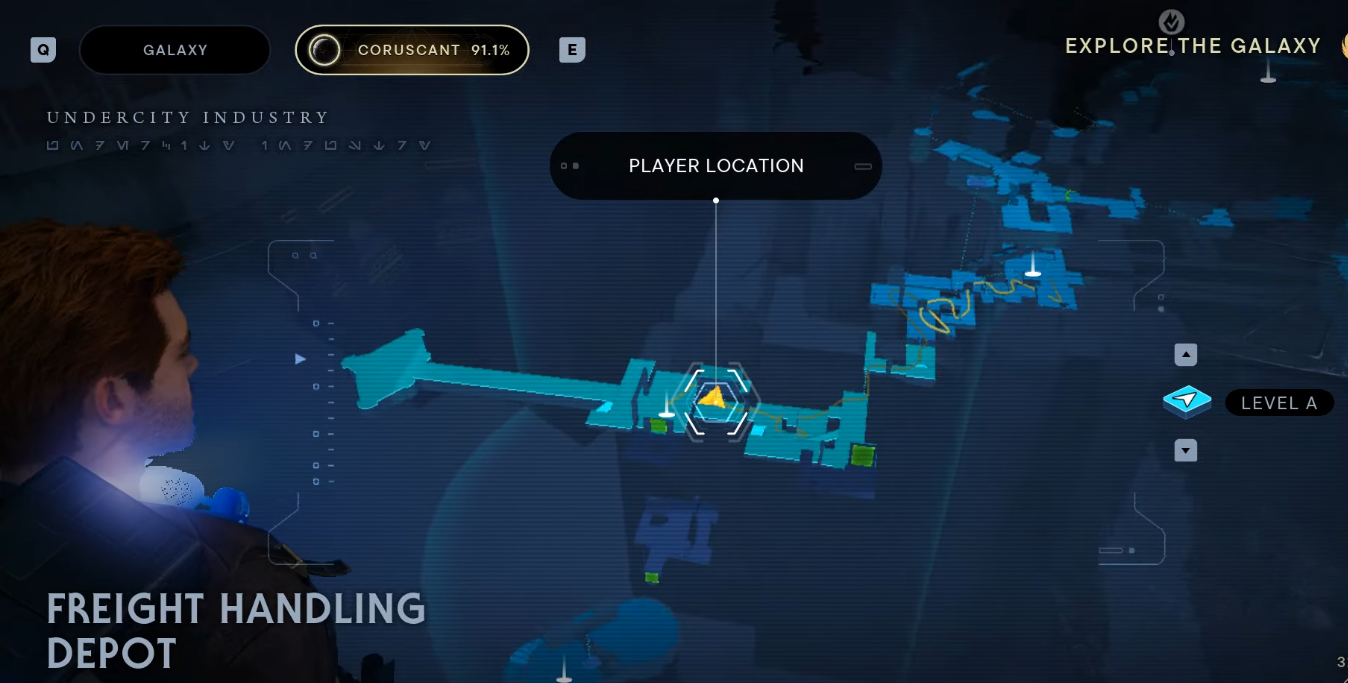Select the Coruscant 91.1% planet tab
The height and width of the screenshot is (683, 1348).
pyautogui.click(x=412, y=50)
